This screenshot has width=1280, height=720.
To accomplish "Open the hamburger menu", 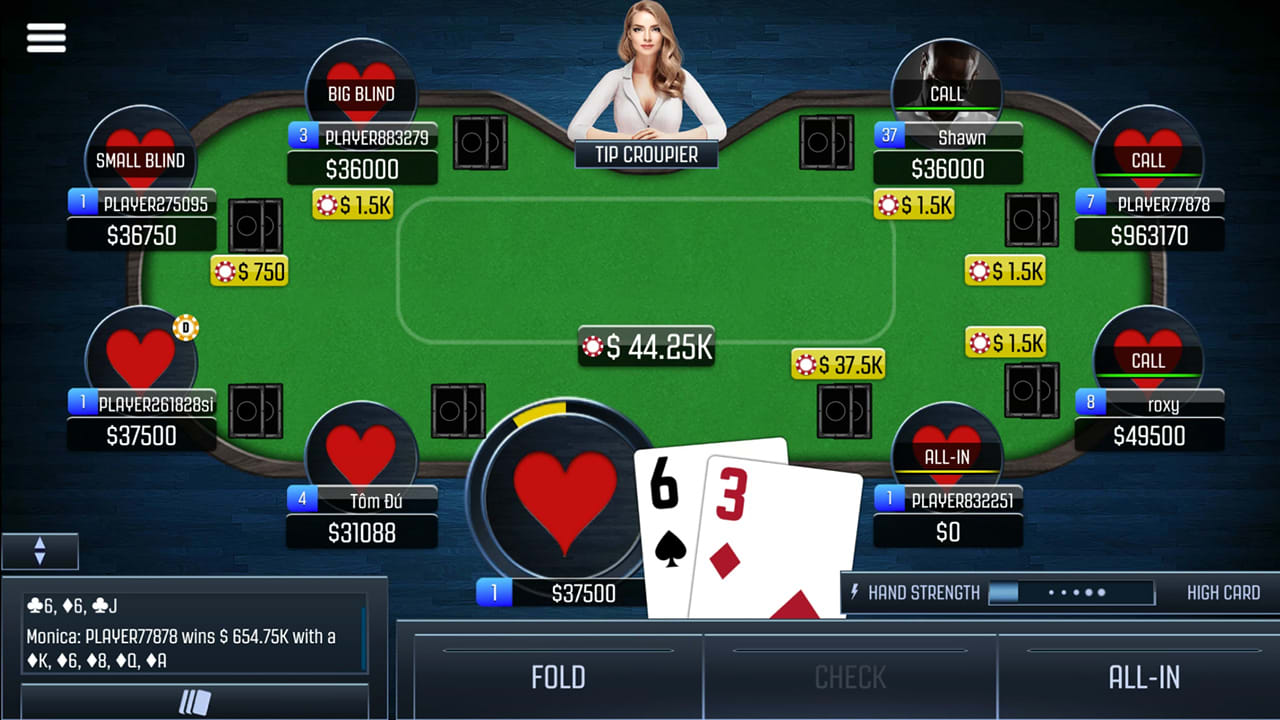I will [45, 37].
